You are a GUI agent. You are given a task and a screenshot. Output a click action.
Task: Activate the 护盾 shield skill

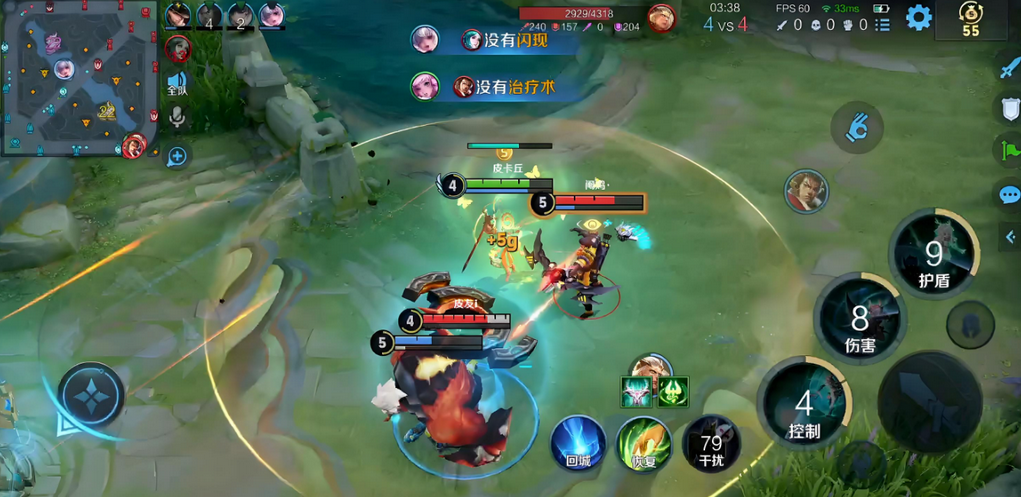(934, 256)
